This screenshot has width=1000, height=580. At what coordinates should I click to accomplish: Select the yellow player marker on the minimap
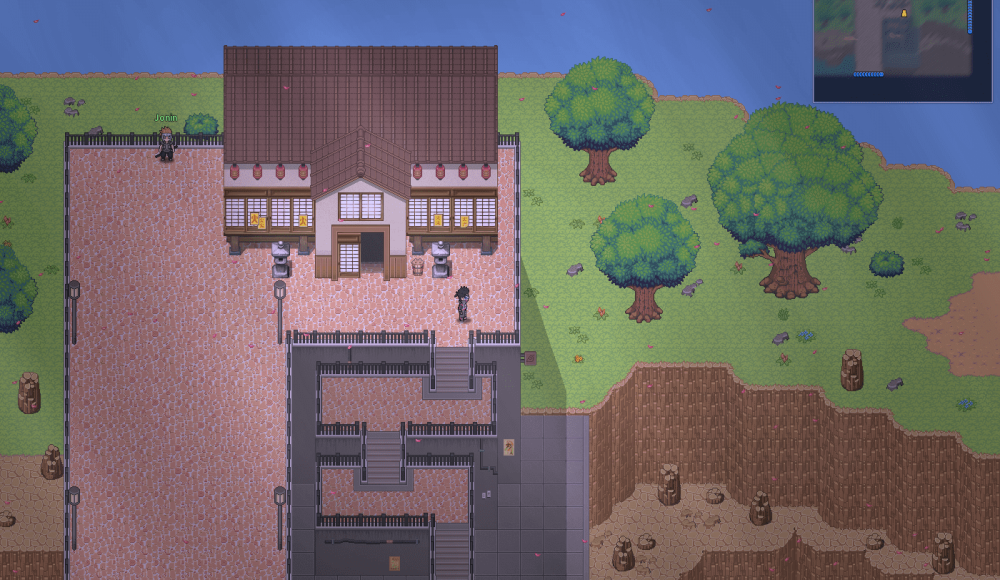pos(904,13)
